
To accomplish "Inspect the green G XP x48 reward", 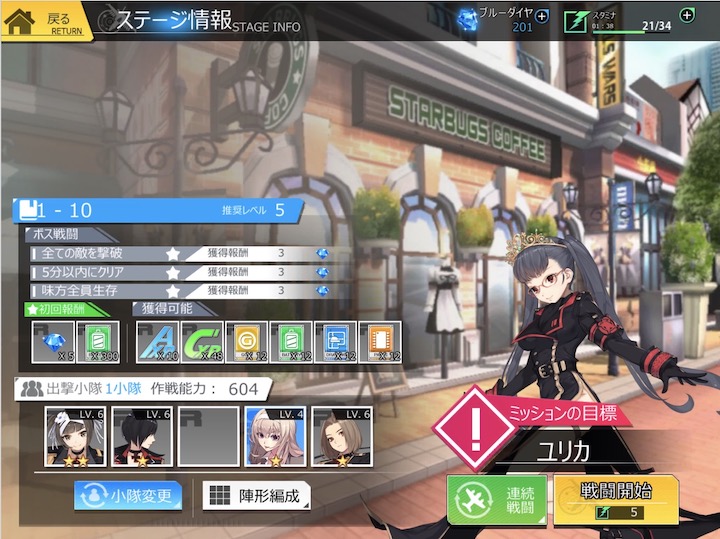I will click(201, 342).
